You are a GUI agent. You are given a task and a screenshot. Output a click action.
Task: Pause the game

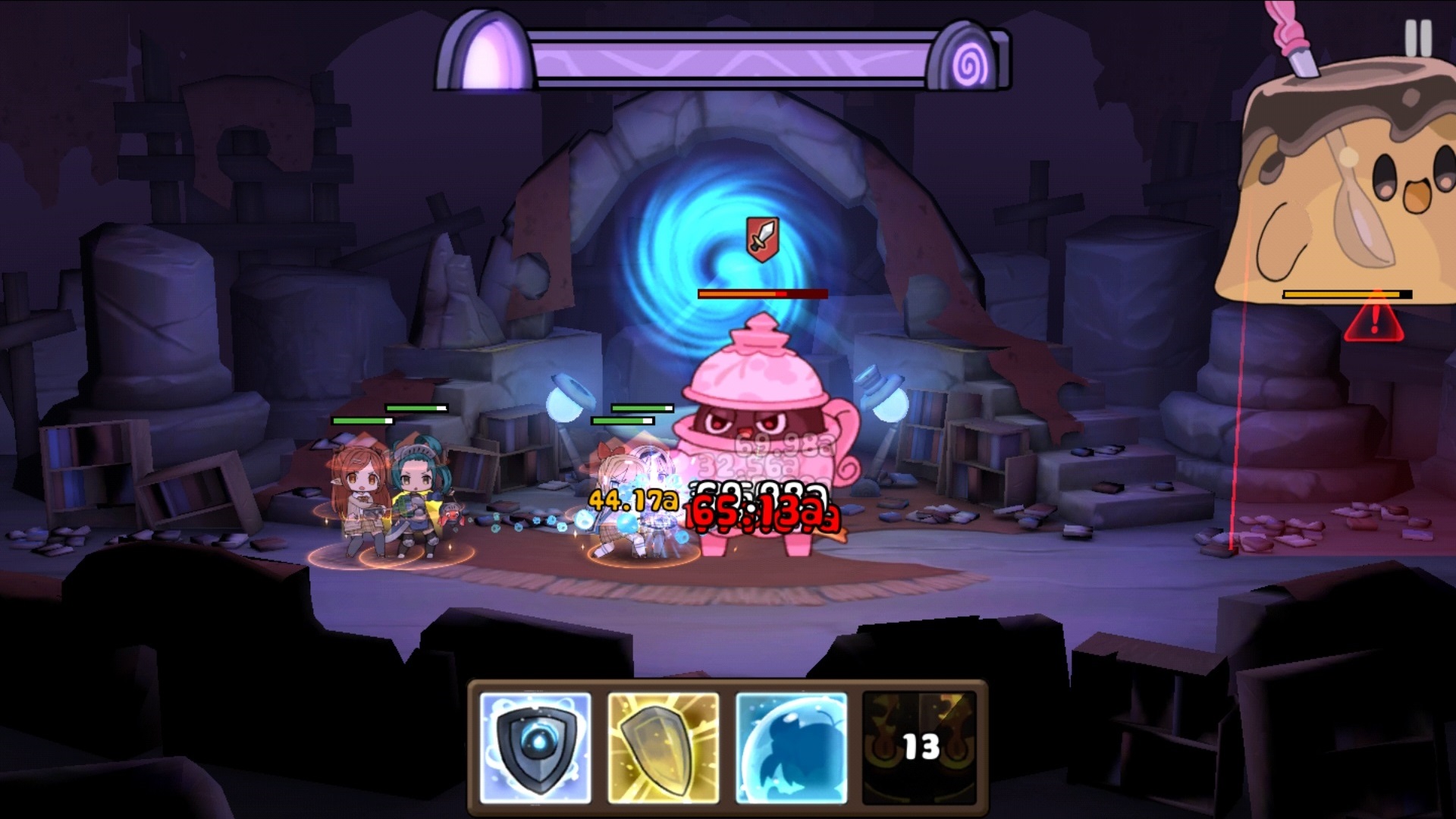tap(1417, 37)
